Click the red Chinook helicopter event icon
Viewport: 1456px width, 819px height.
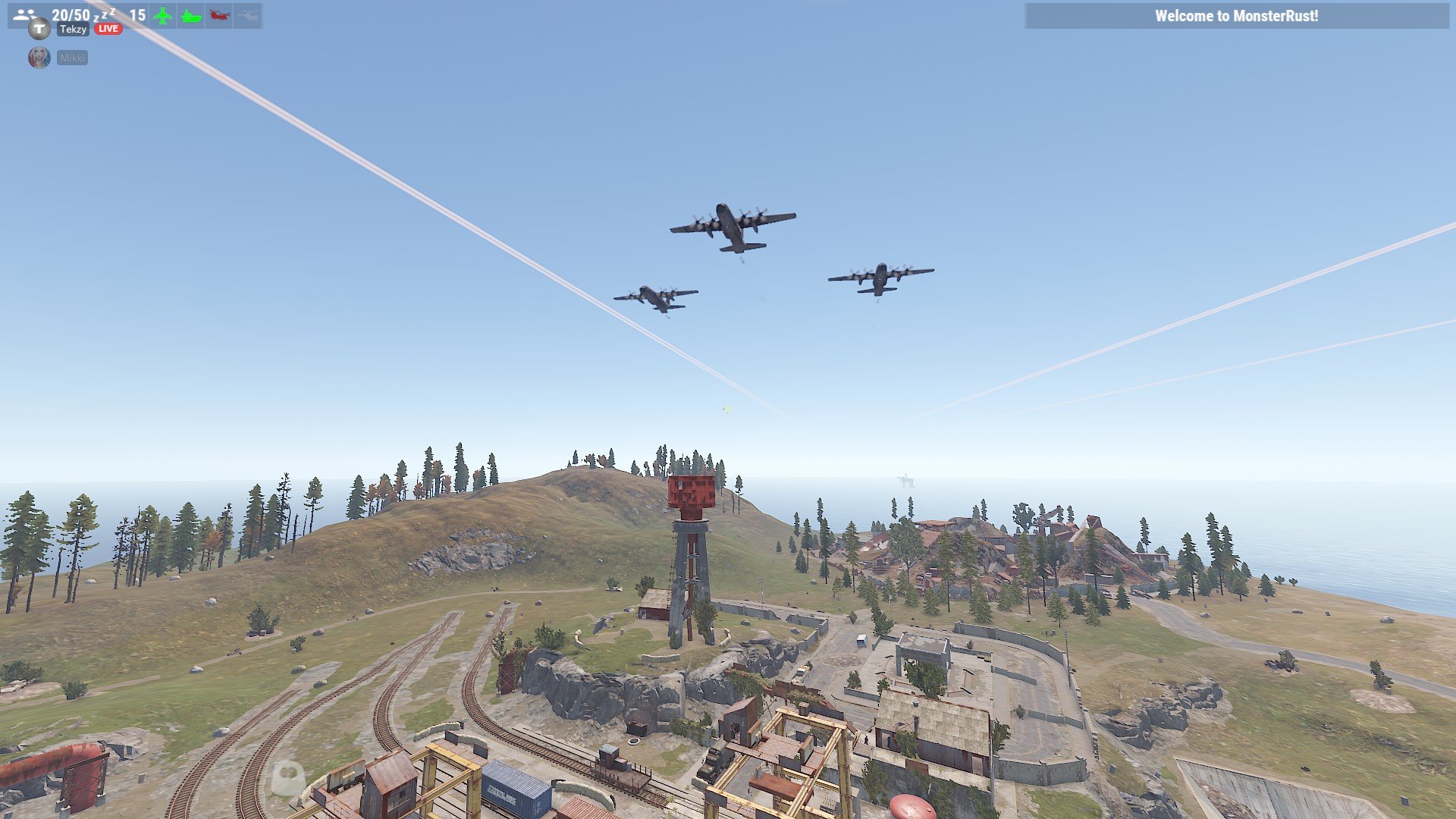[219, 15]
